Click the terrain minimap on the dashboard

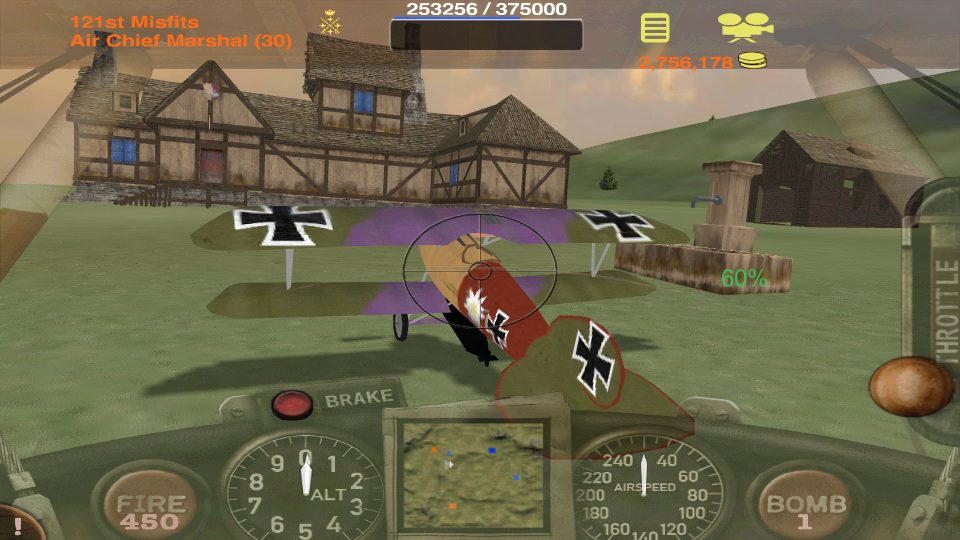pos(472,472)
